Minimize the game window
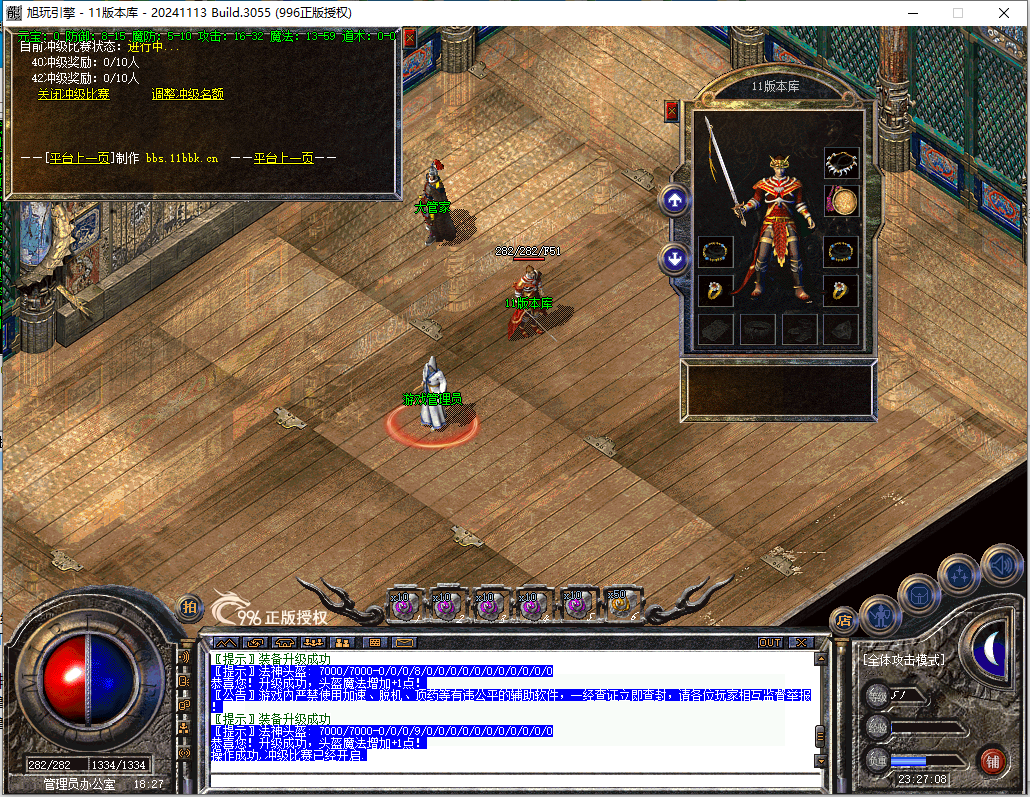Viewport: 1030px width, 797px height. point(911,13)
